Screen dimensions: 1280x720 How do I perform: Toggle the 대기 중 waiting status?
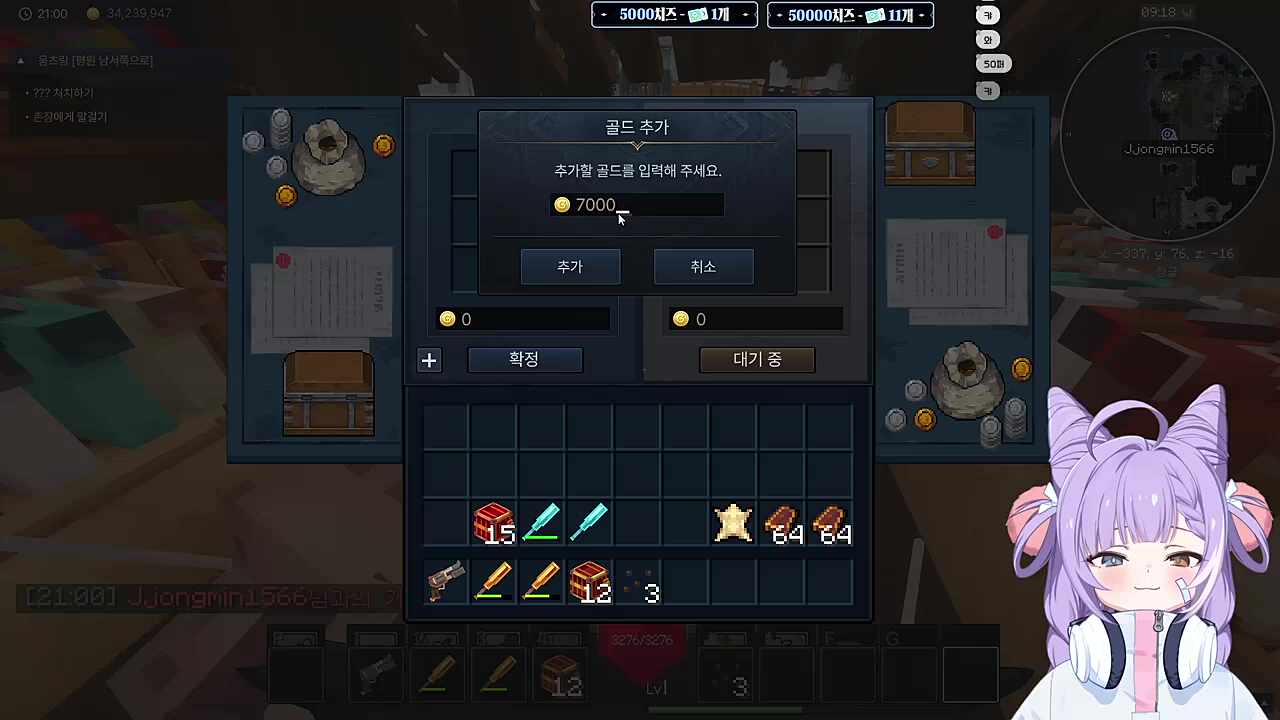click(x=756, y=359)
